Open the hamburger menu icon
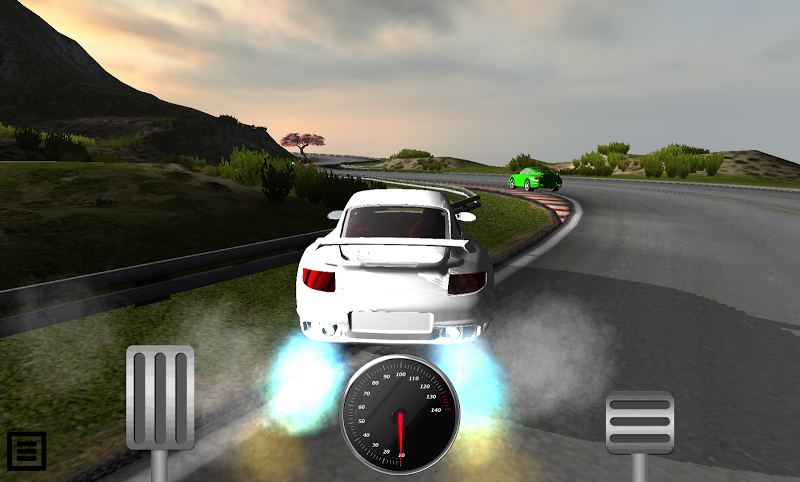Viewport: 800px width, 482px height. (26, 451)
